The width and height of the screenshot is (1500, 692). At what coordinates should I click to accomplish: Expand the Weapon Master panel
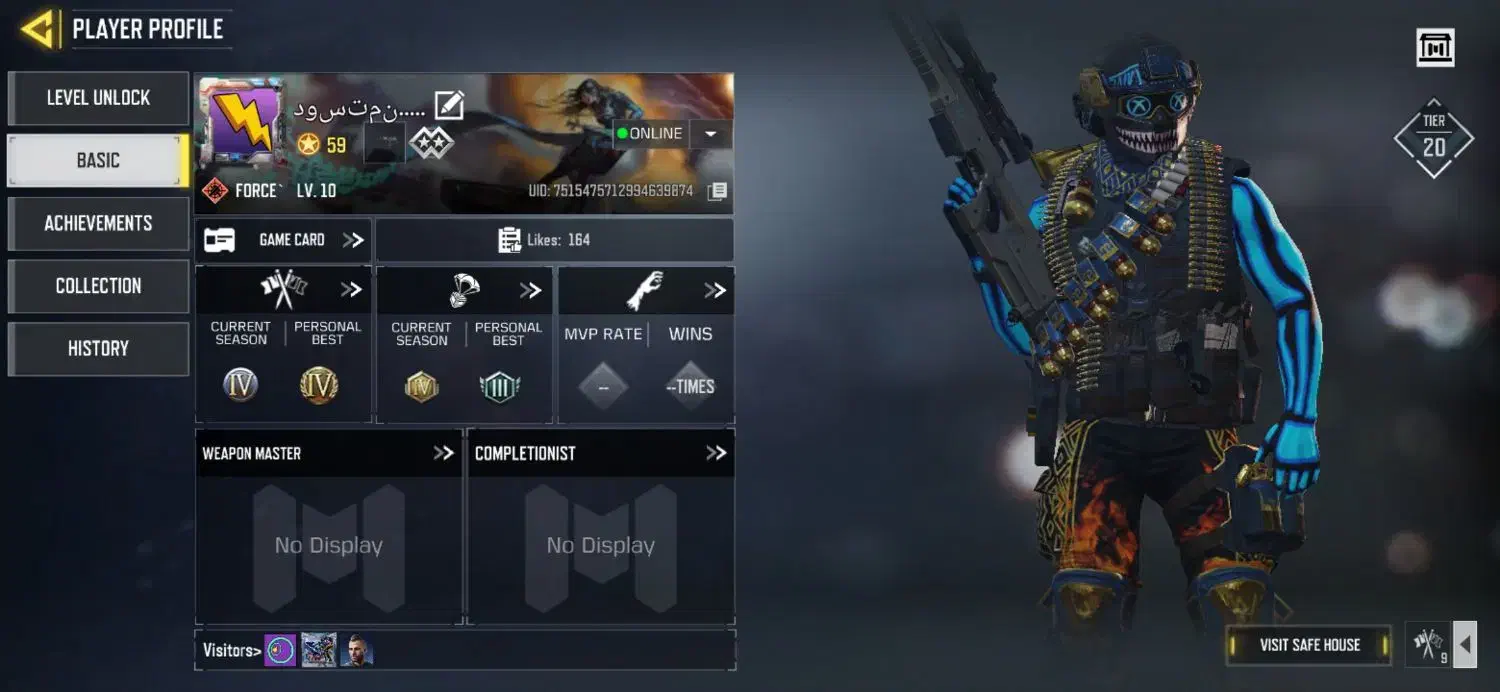click(443, 453)
